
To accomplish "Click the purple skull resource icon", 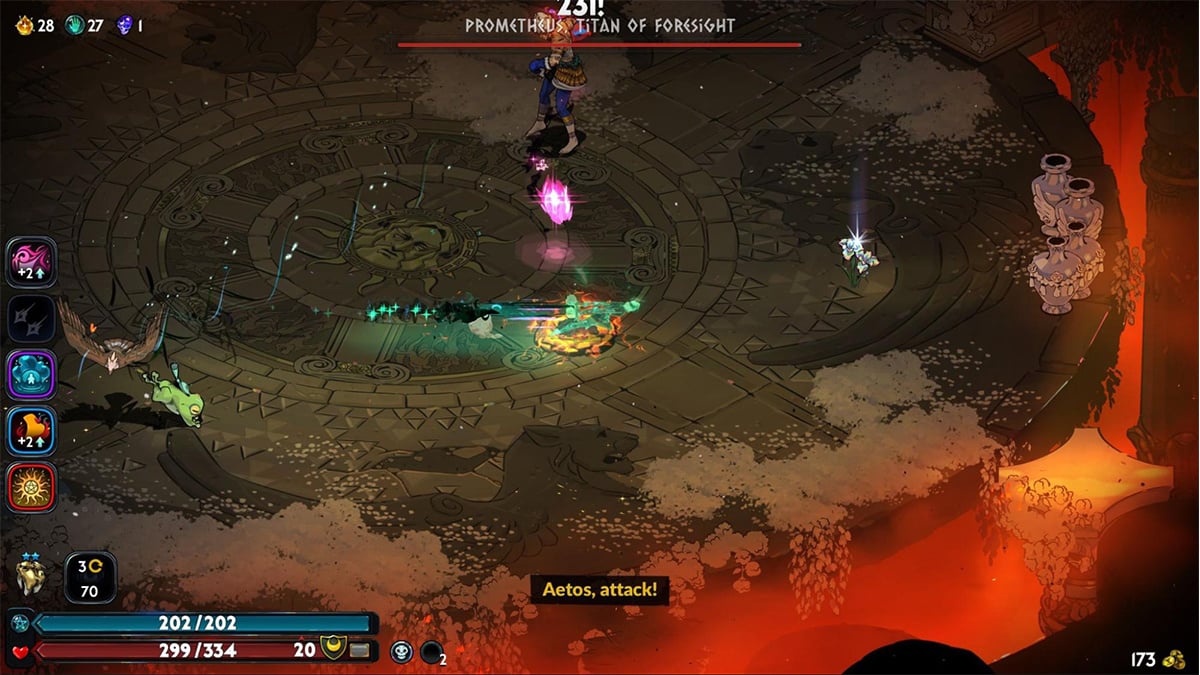I will coord(124,25).
